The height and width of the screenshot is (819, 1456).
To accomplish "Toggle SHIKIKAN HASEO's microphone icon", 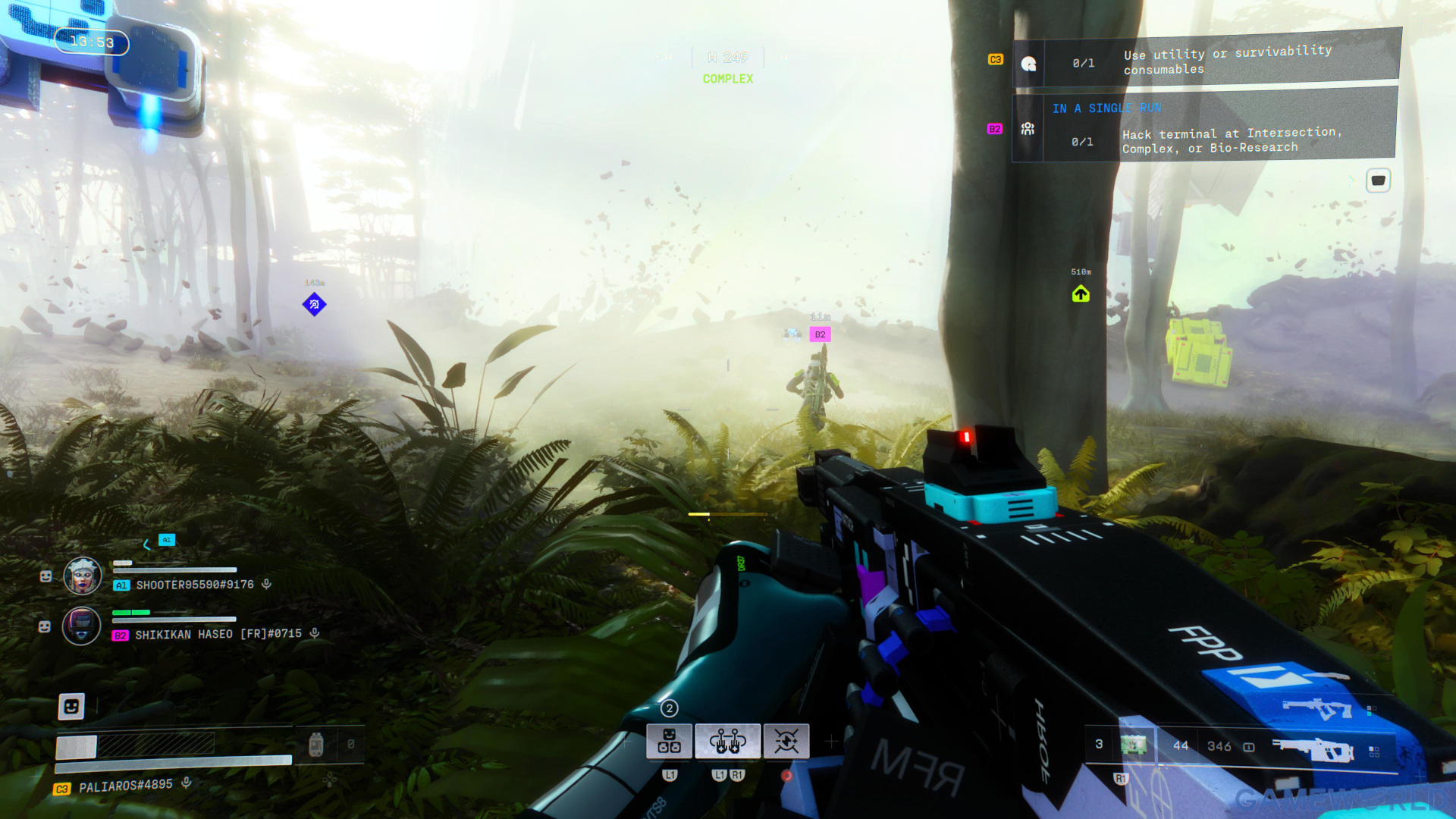I will 314,633.
